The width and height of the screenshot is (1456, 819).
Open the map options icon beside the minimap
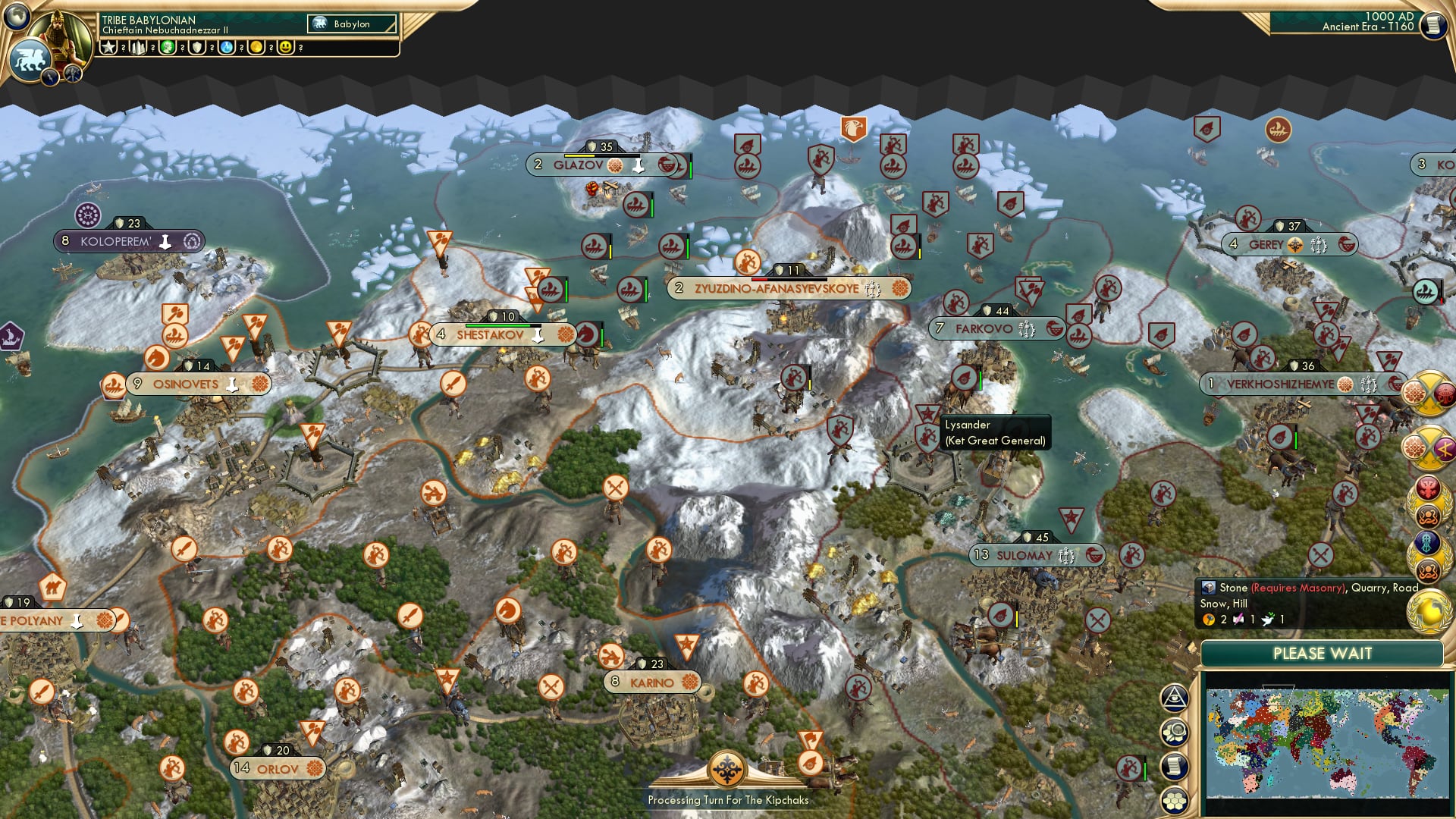point(1174,733)
